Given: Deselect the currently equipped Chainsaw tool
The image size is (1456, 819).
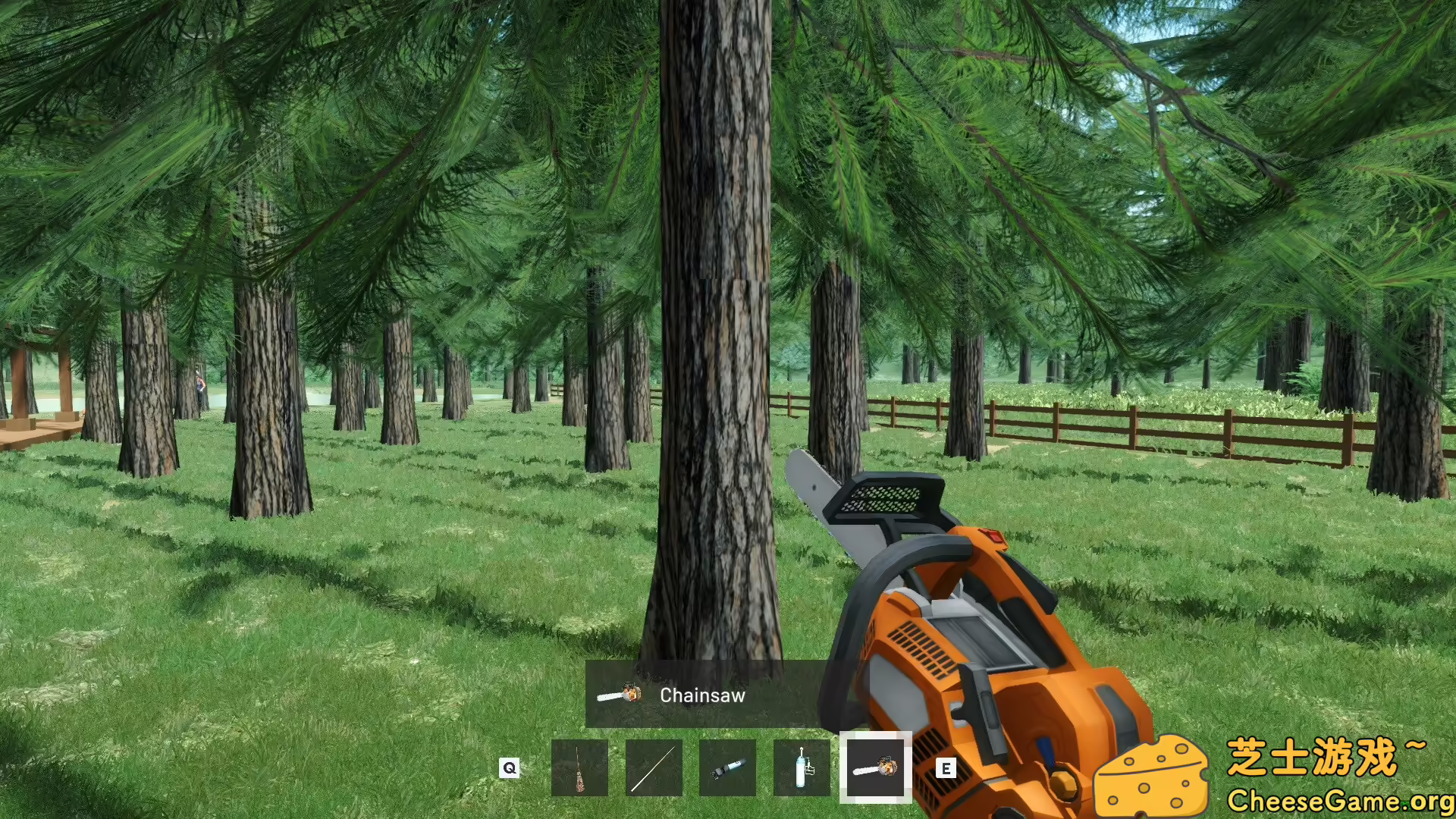Looking at the screenshot, I should tap(874, 766).
